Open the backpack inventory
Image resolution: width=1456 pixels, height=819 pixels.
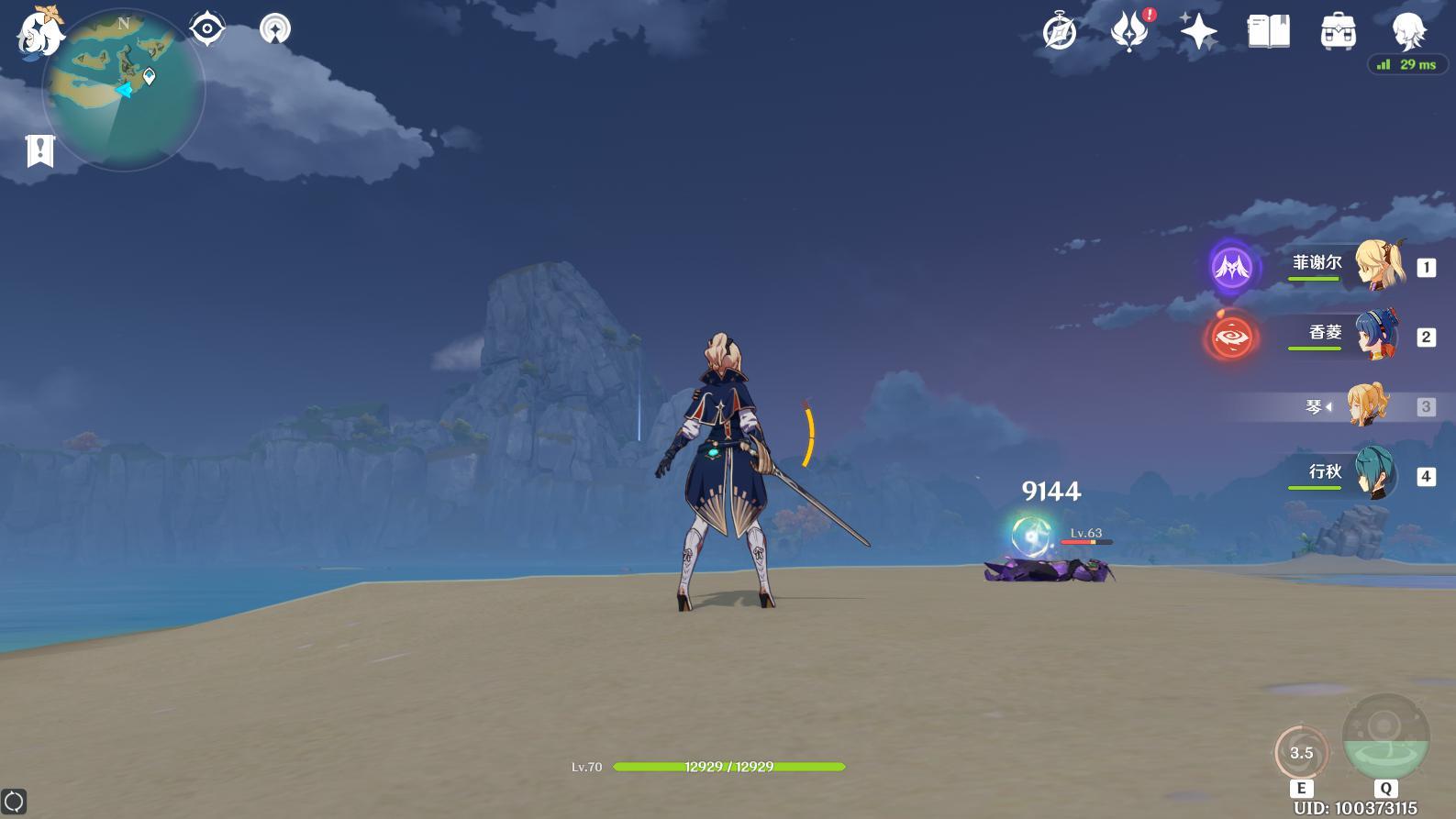(x=1339, y=32)
